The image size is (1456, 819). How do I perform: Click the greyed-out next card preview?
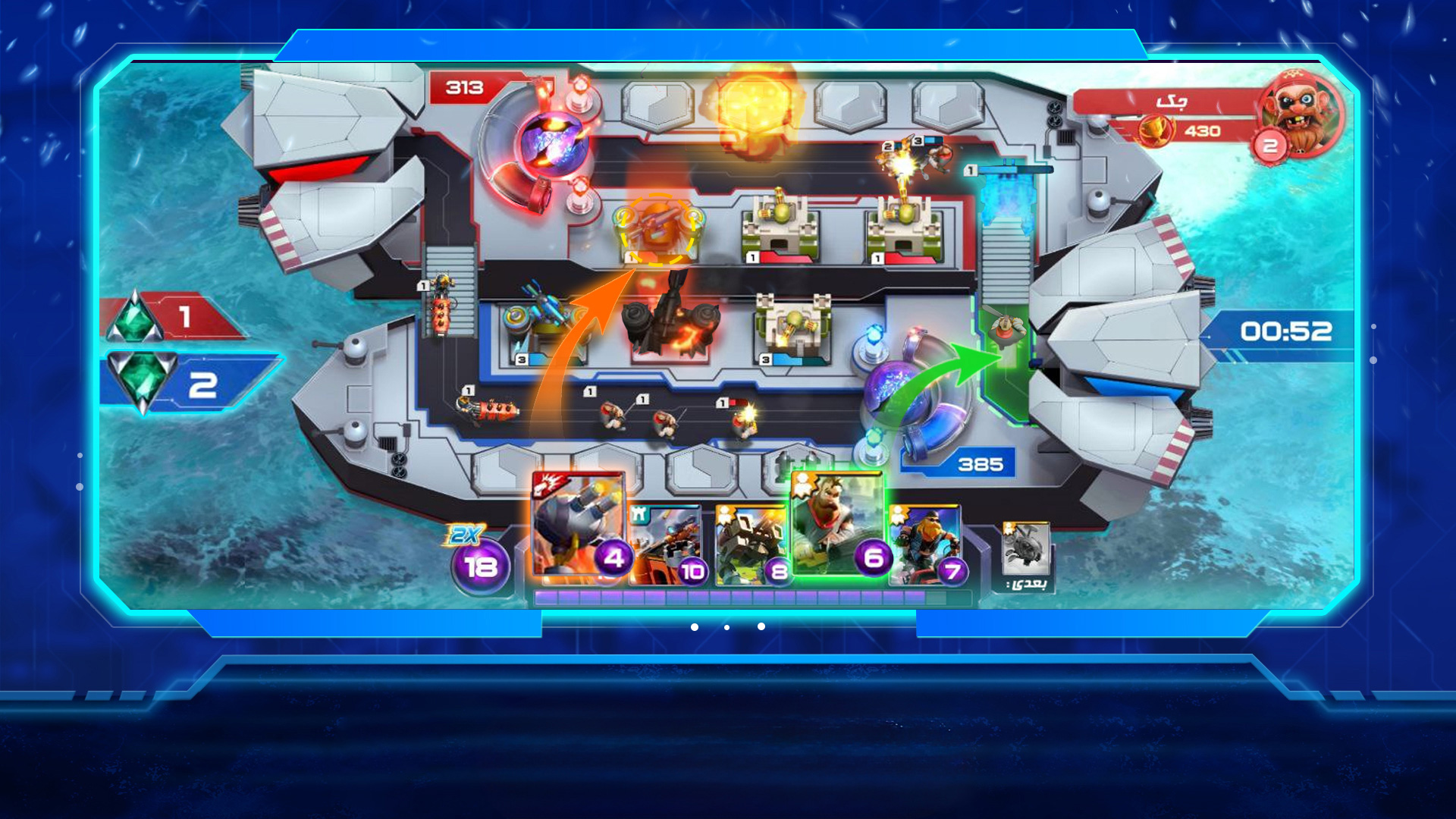[x=1025, y=549]
